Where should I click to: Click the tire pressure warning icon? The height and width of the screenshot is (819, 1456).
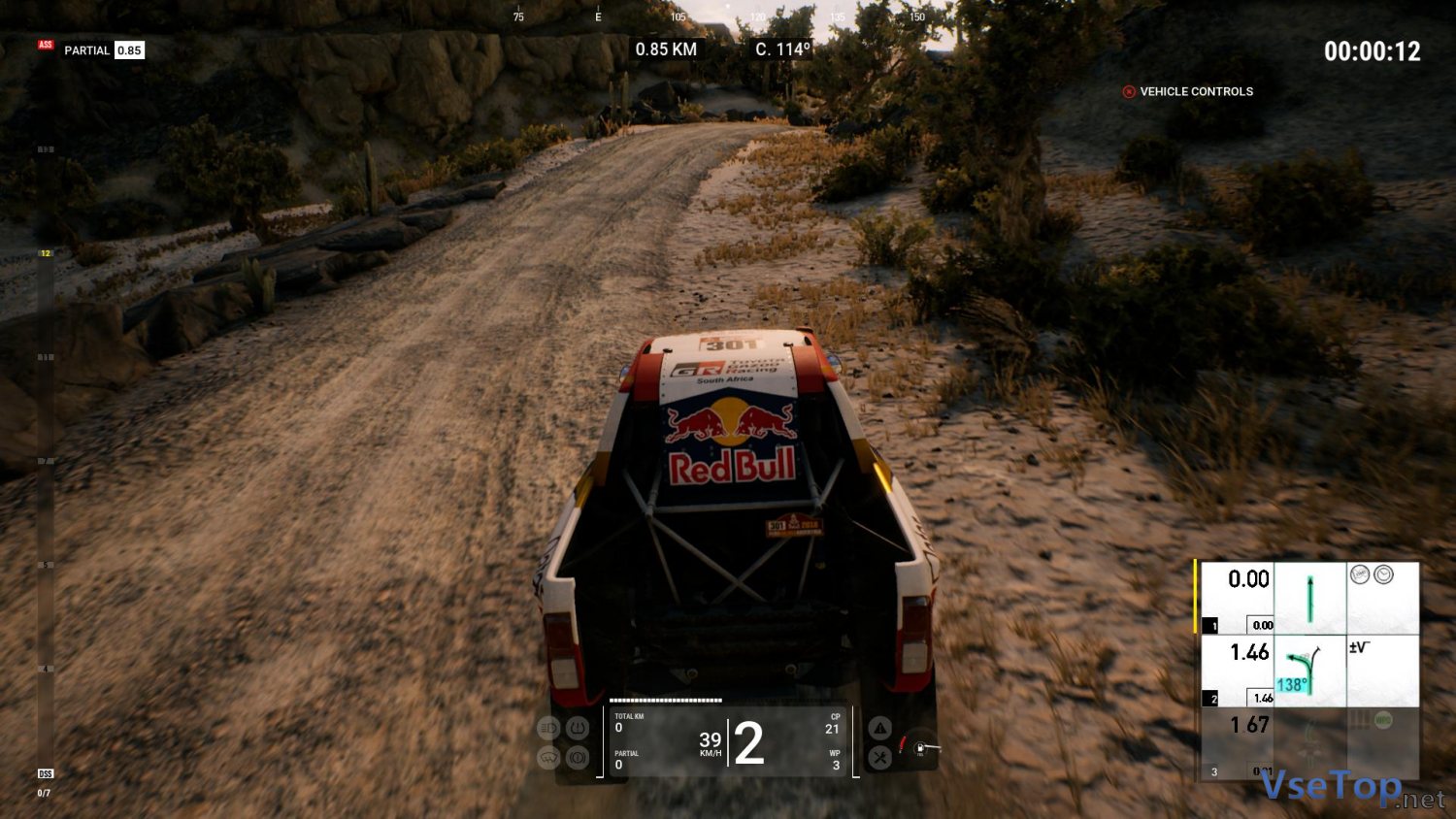click(x=578, y=728)
